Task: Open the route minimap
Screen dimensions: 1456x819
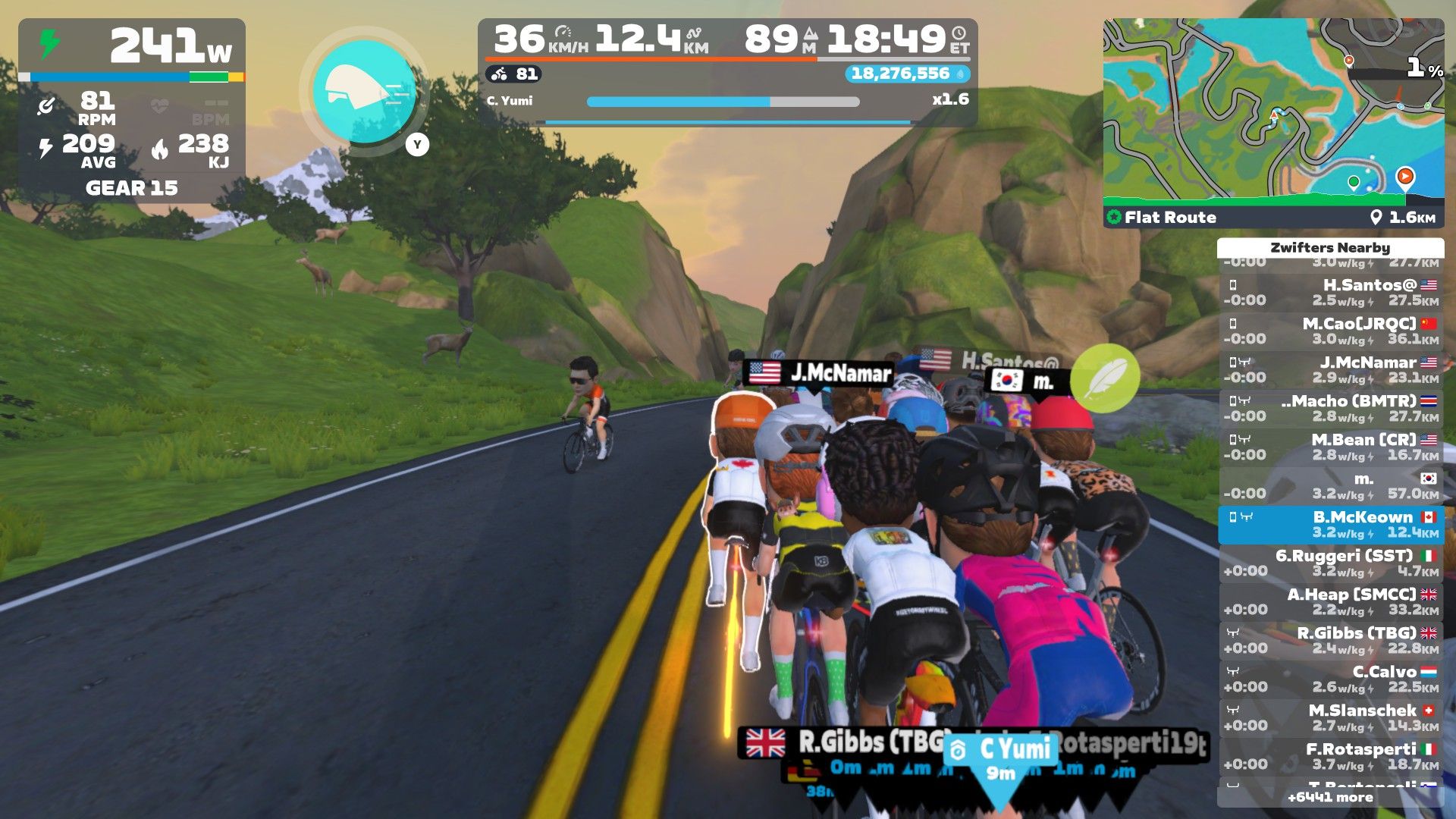Action: point(1272,112)
